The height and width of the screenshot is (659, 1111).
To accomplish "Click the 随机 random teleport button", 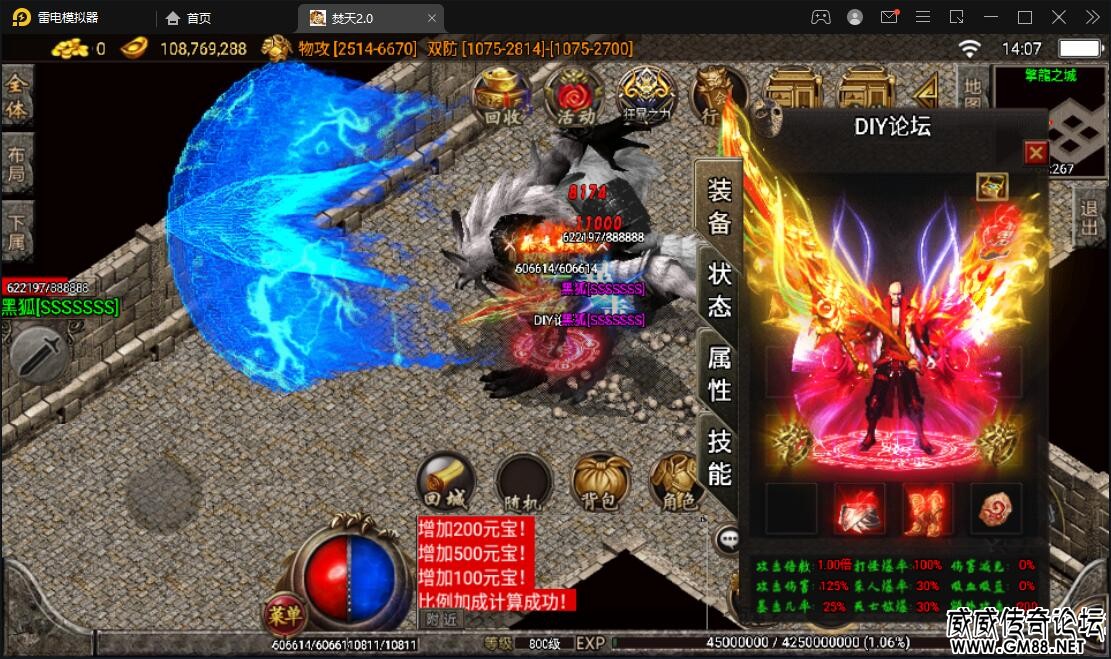I will (x=523, y=483).
